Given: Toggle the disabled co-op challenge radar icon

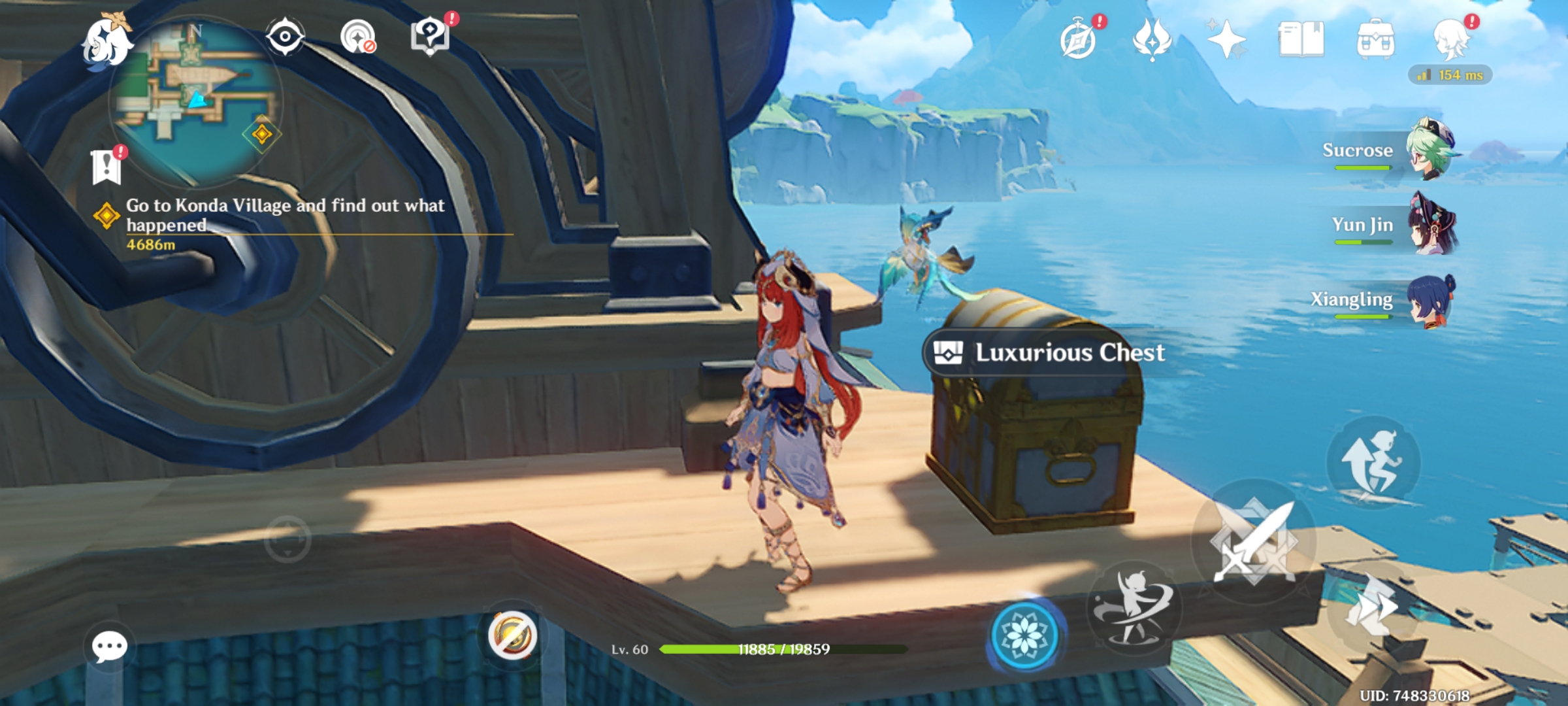Looking at the screenshot, I should pyautogui.click(x=355, y=36).
